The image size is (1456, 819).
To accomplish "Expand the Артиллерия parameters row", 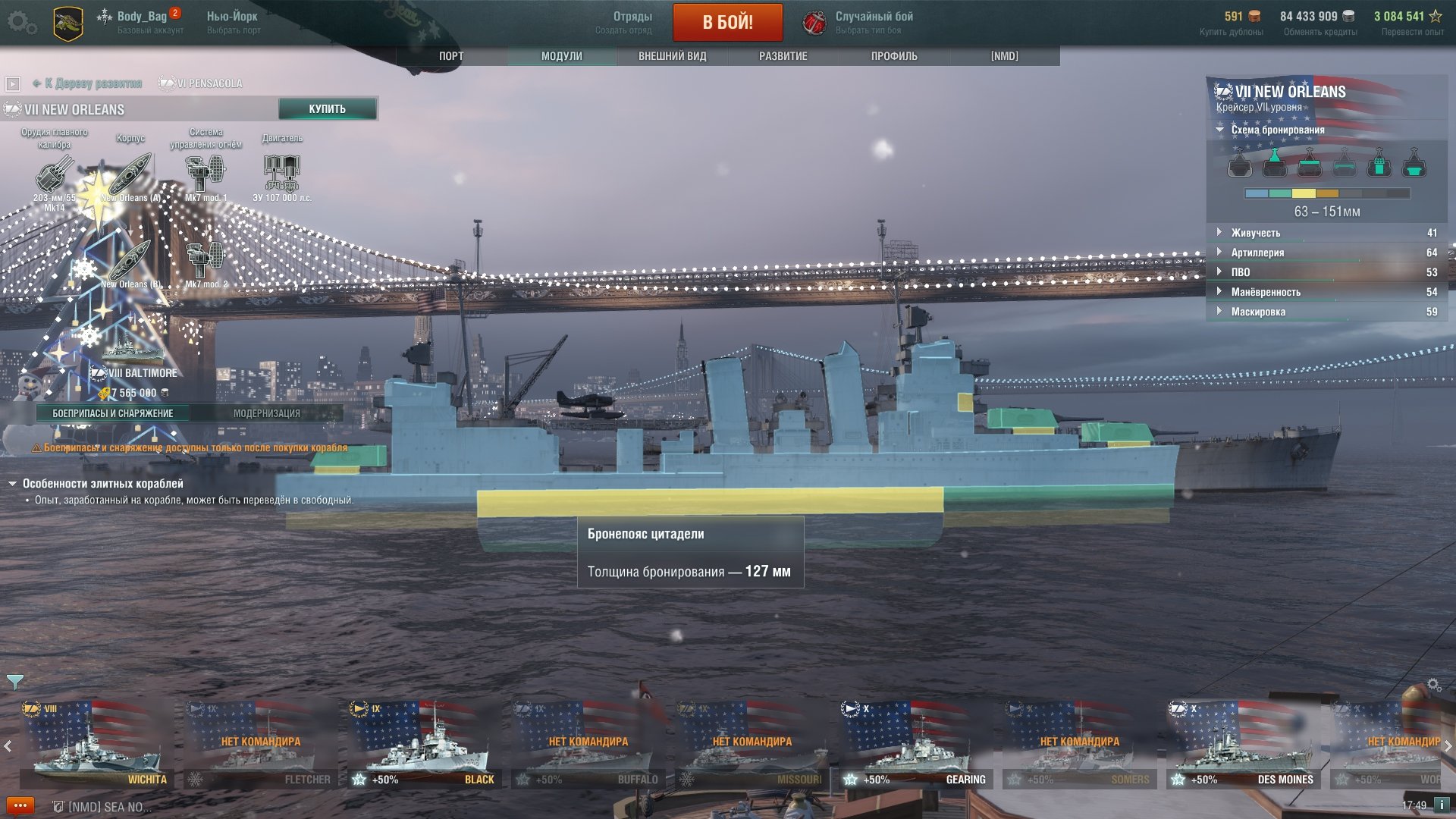I will (x=1257, y=253).
